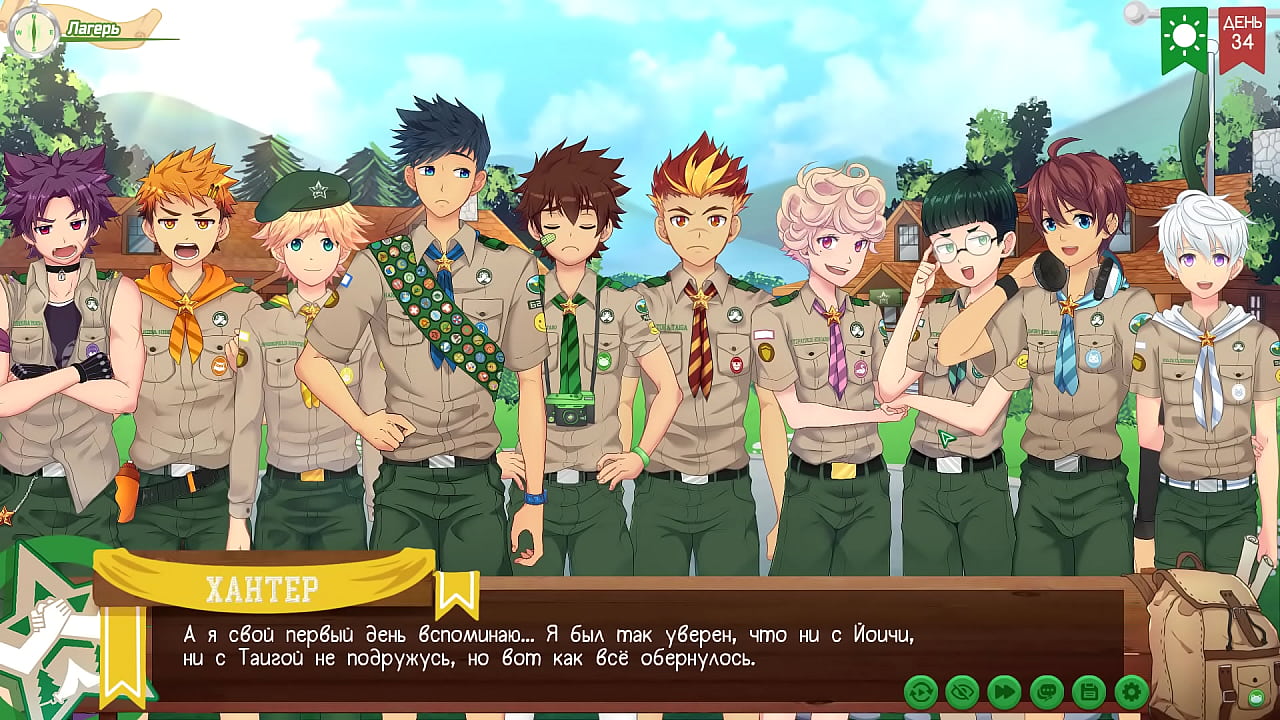Open the save menu via floppy disk icon
Screen dimensions: 1280x720
pos(1088,692)
